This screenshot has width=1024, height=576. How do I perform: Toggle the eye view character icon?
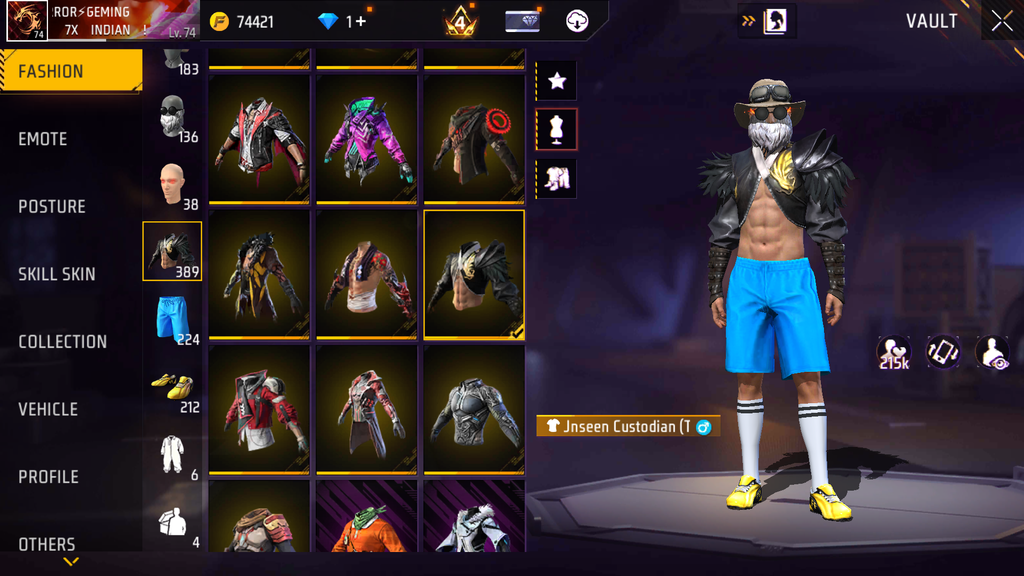[x=991, y=352]
